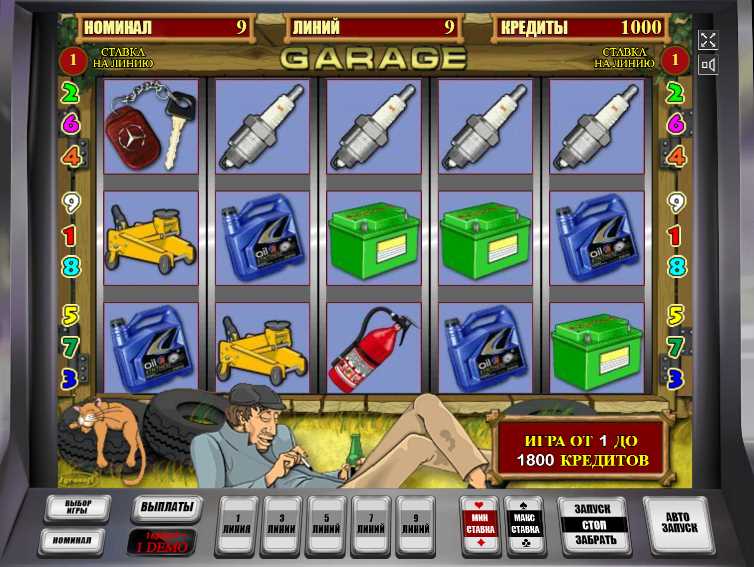Mute sound via the speaker icon
This screenshot has width=754, height=567.
click(708, 66)
